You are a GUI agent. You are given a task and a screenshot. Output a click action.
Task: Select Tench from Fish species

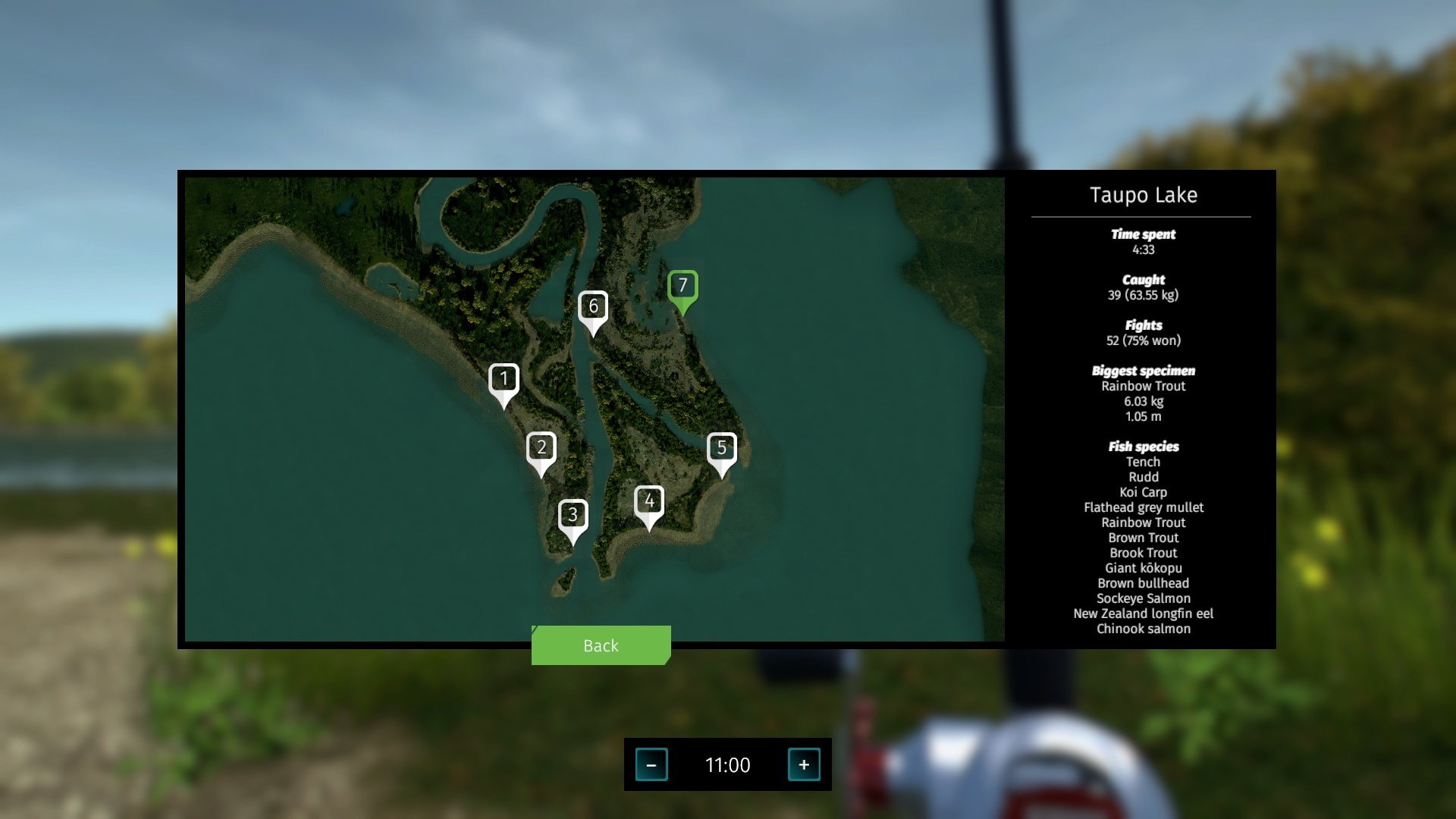1143,462
